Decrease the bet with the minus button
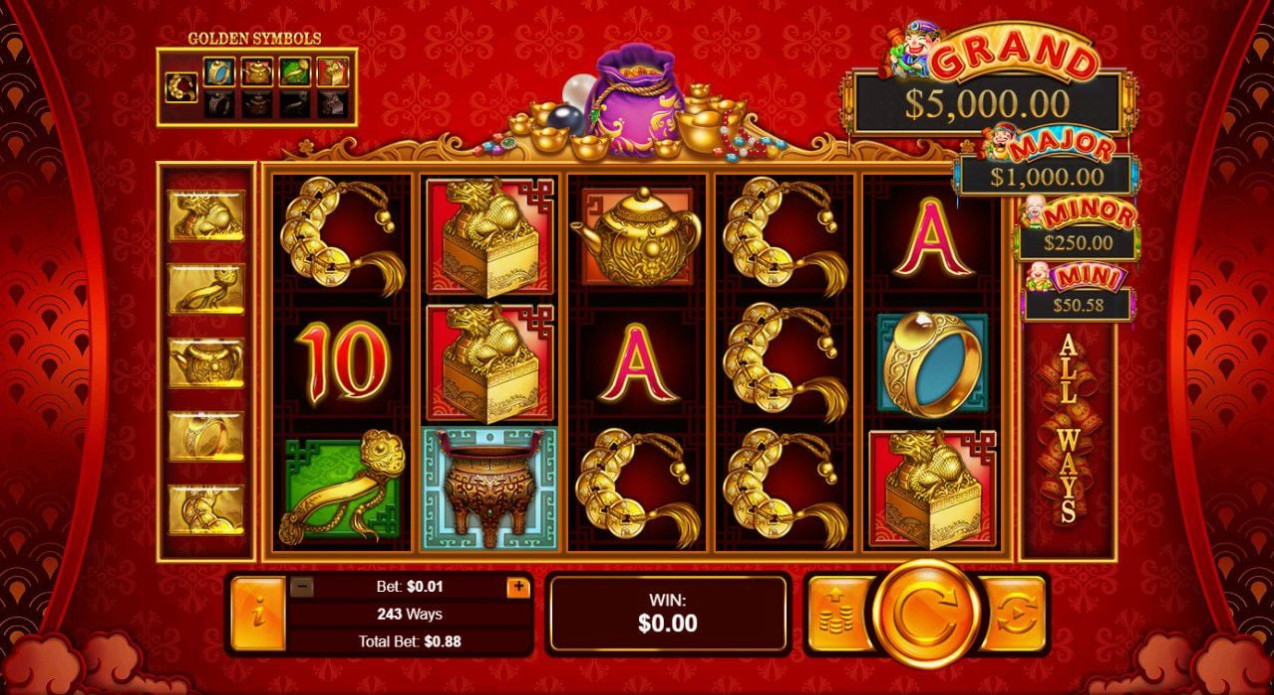Viewport: 1274px width, 695px height. (303, 587)
